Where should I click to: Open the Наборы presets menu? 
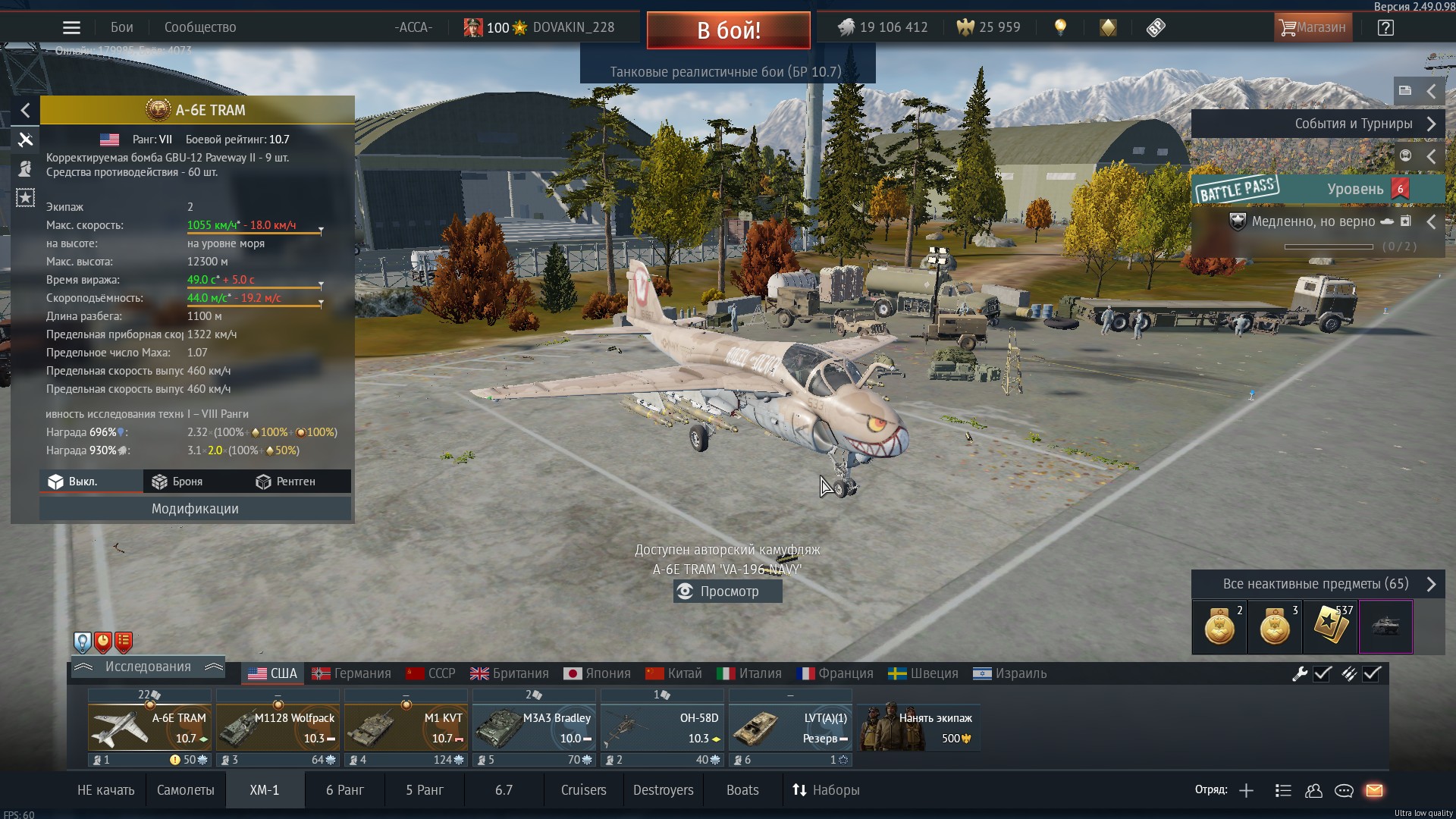(826, 790)
